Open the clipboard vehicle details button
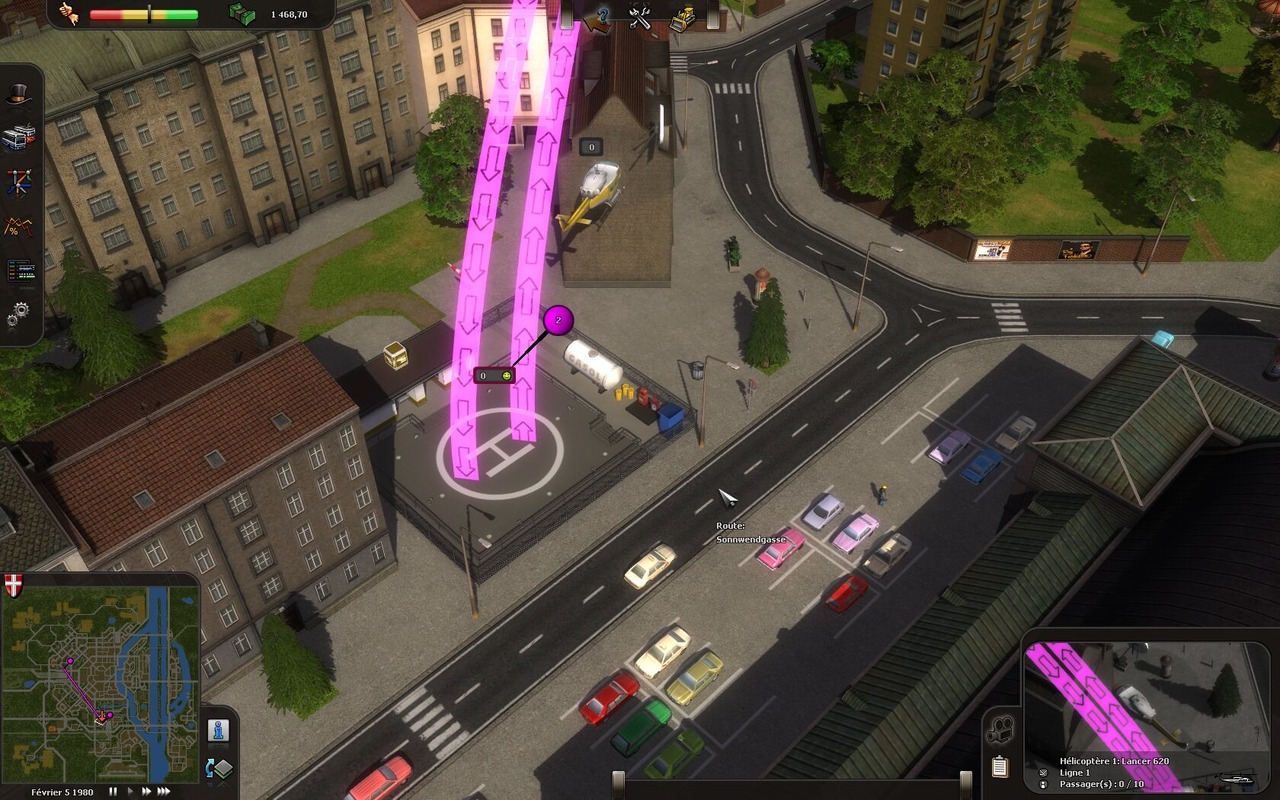The width and height of the screenshot is (1280, 800). pyautogui.click(x=999, y=767)
